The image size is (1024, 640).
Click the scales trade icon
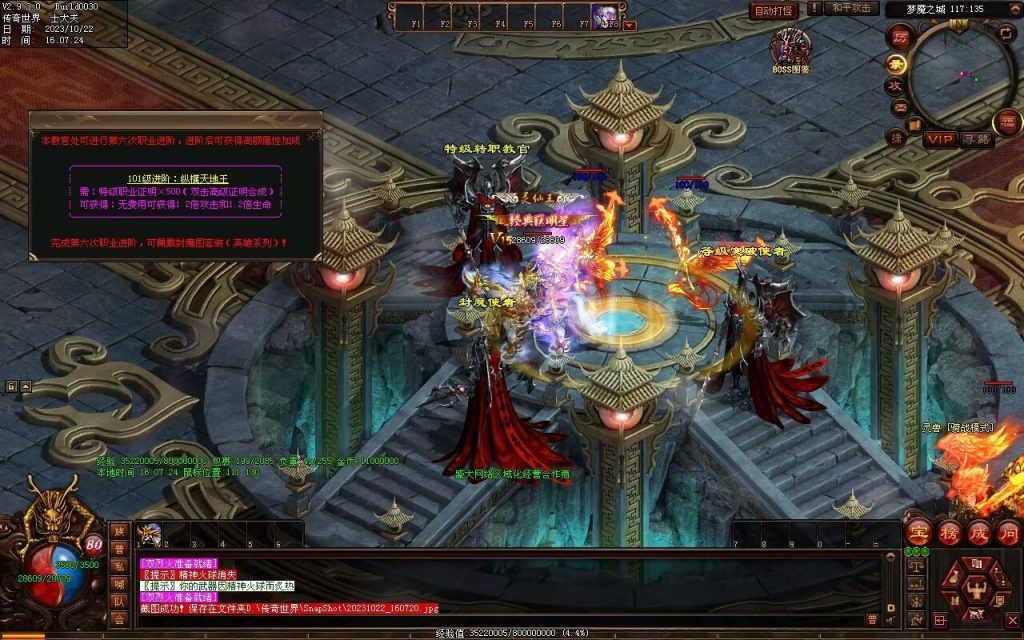(914, 567)
